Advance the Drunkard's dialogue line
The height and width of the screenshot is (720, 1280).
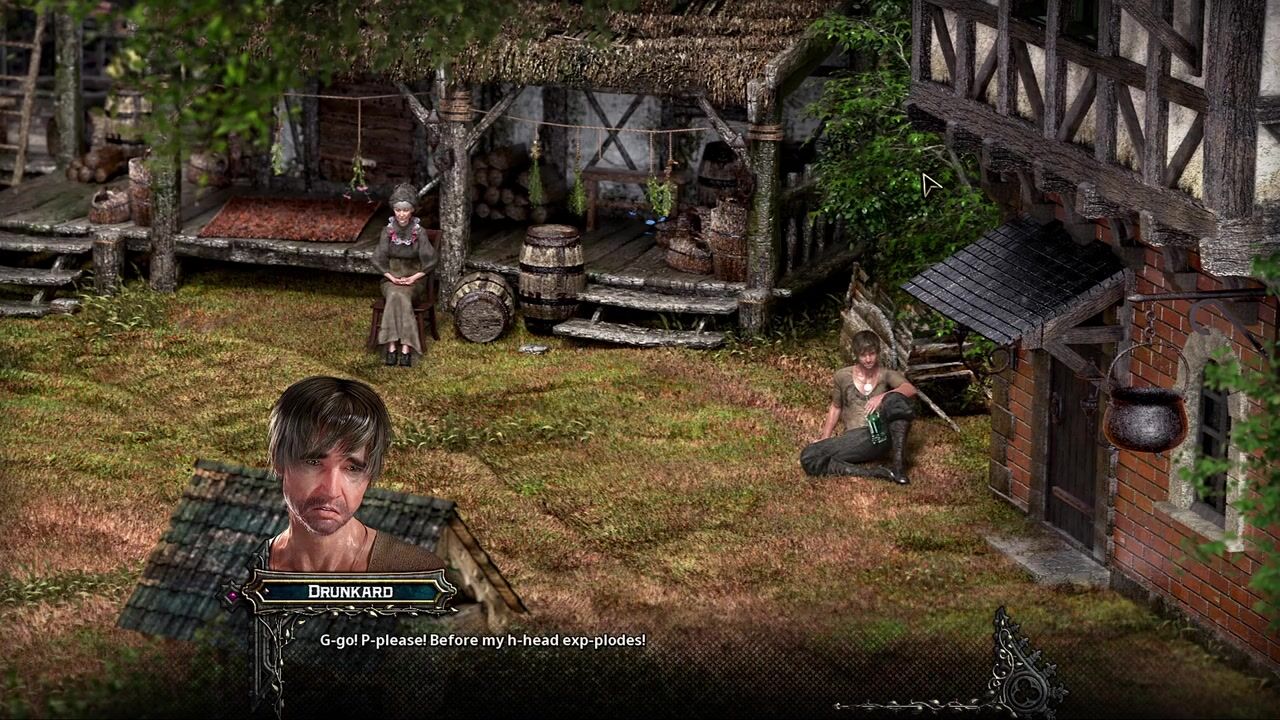tap(482, 640)
